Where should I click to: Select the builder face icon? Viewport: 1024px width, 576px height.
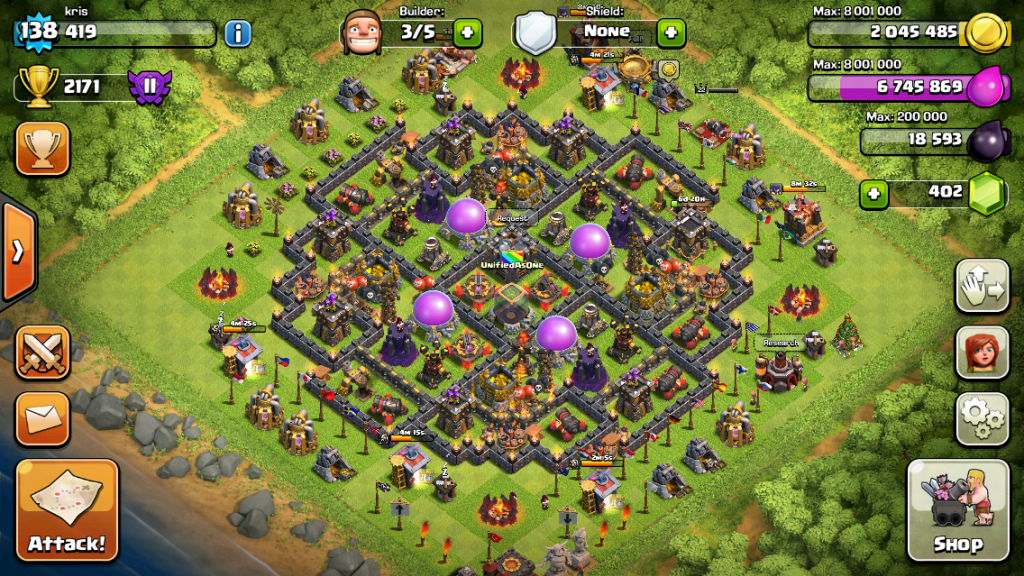[x=363, y=33]
